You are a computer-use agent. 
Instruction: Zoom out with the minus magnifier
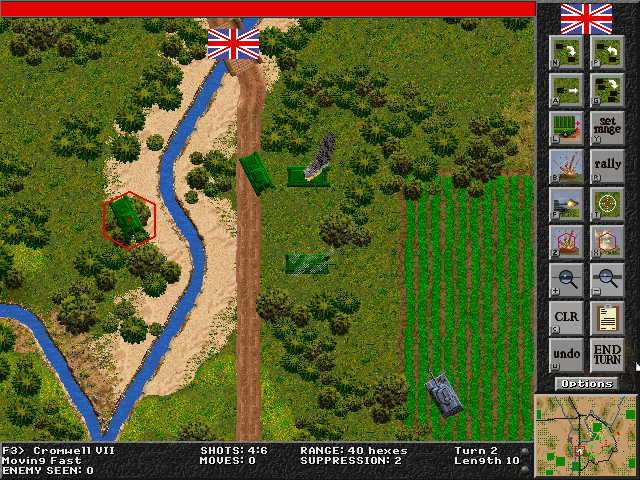pyautogui.click(x=607, y=278)
